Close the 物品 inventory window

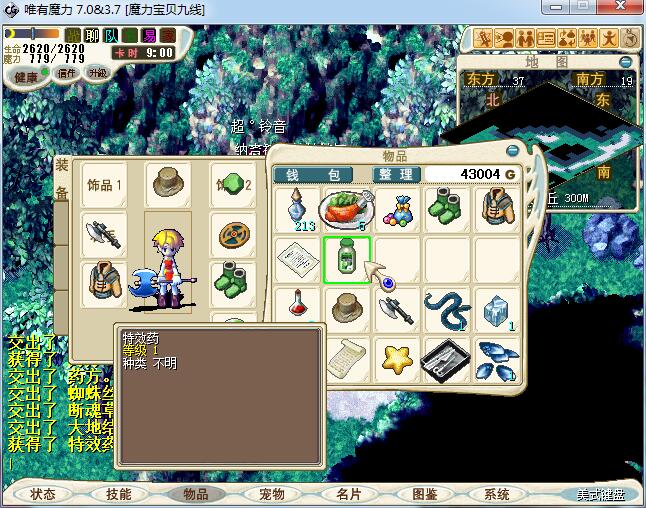[x=513, y=150]
